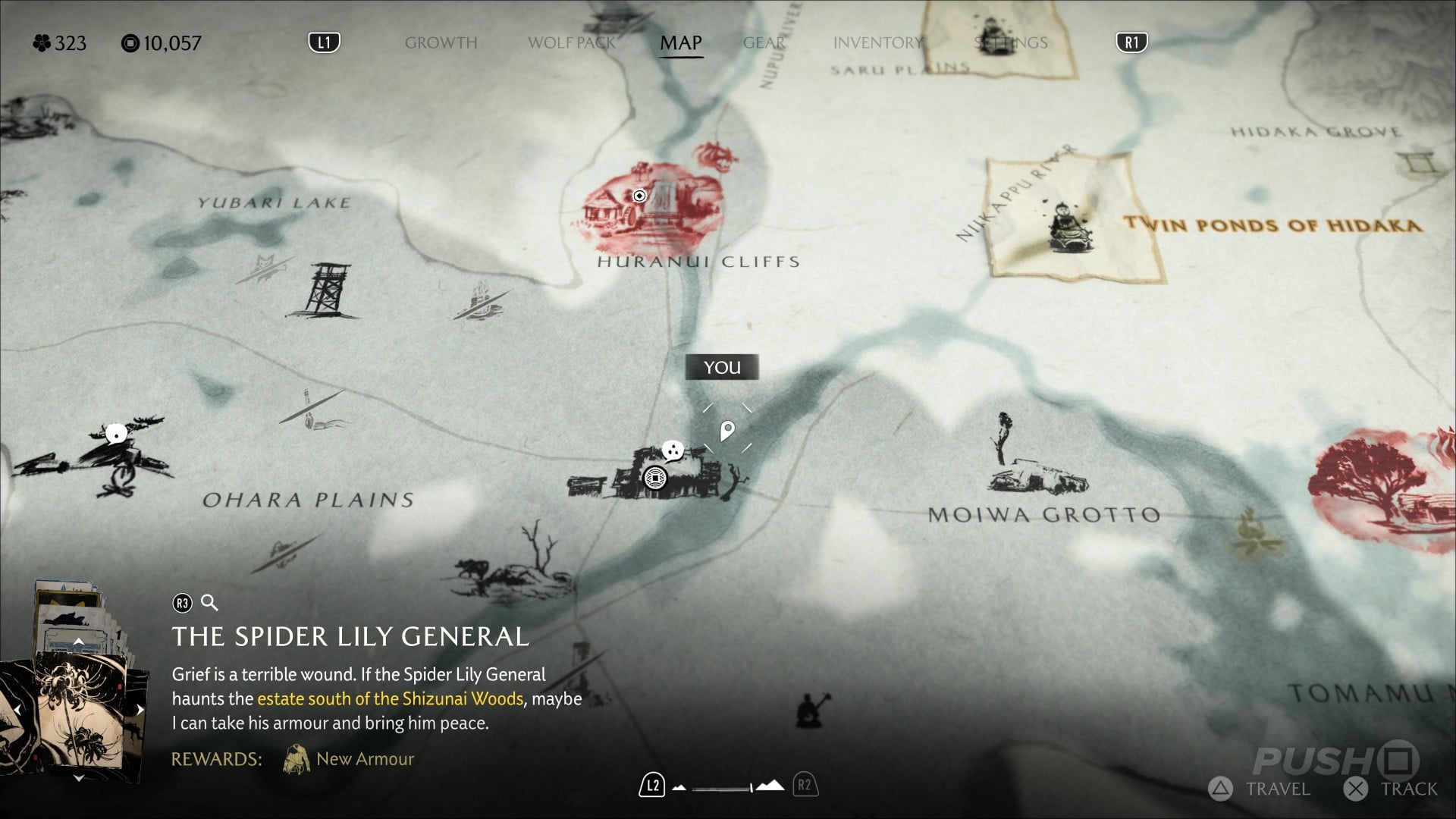This screenshot has width=1456, height=819.
Task: Choose the round coin marker at the settlement
Action: coord(654,478)
